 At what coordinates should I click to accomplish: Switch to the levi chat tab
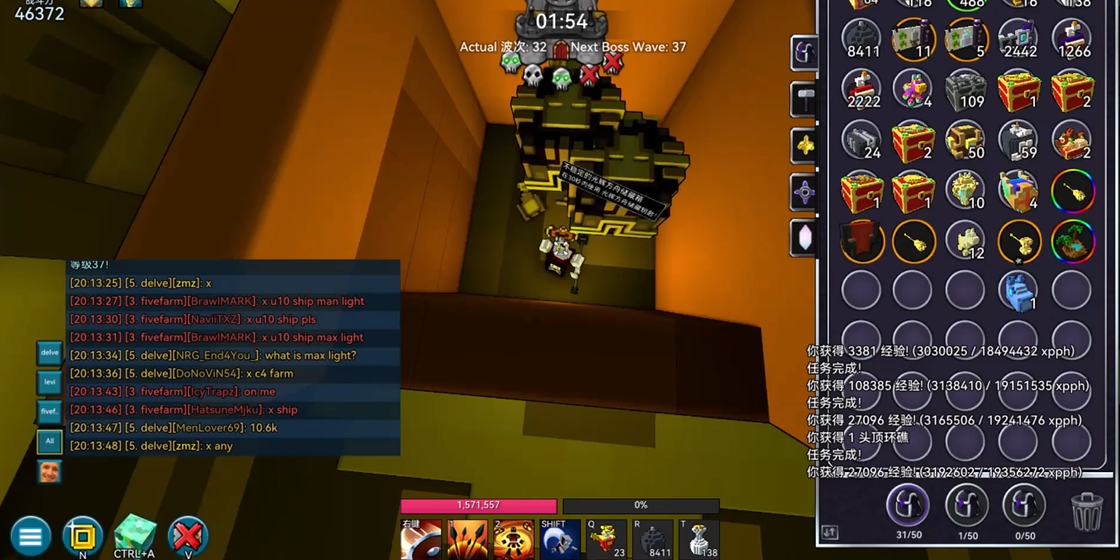pos(49,382)
